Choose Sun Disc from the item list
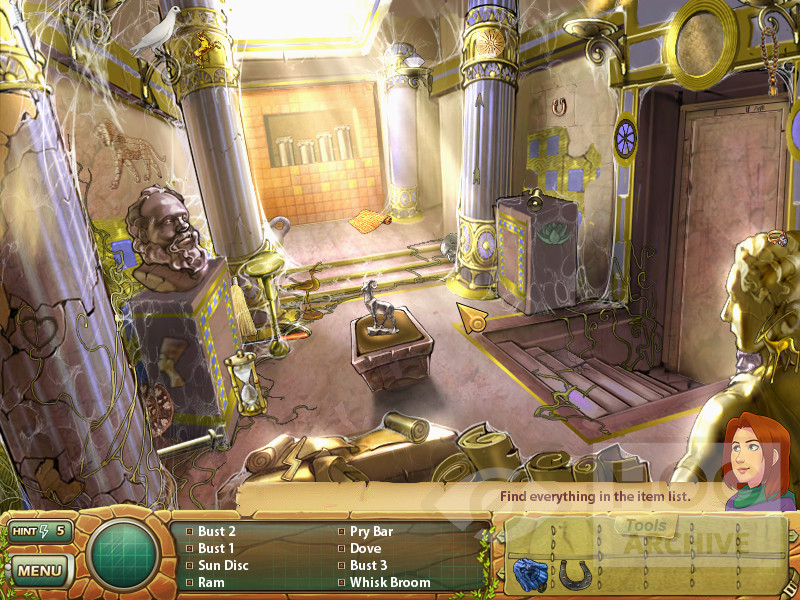 222,565
